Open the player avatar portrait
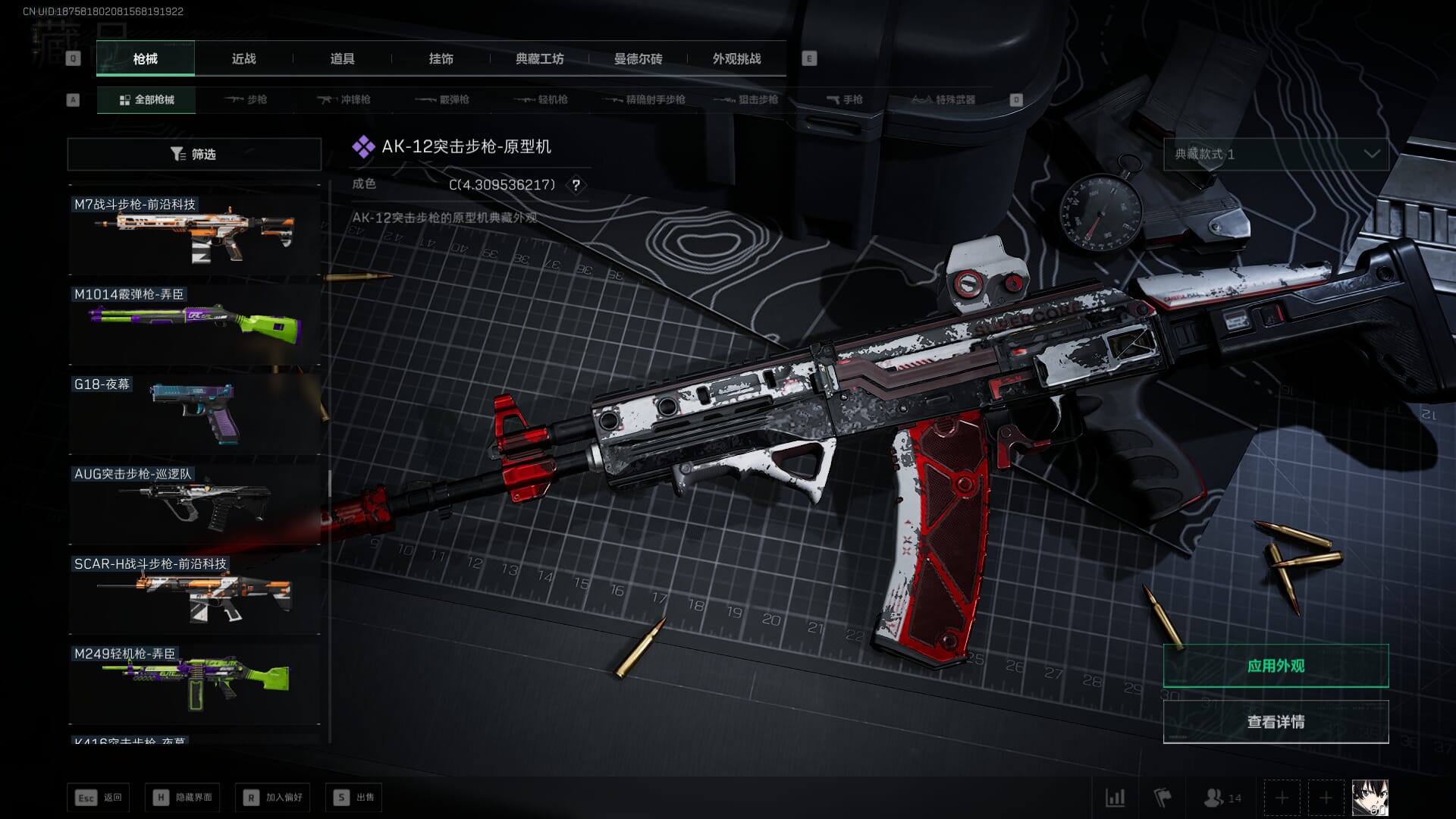Screen dimensions: 1456x819 pyautogui.click(x=1370, y=798)
